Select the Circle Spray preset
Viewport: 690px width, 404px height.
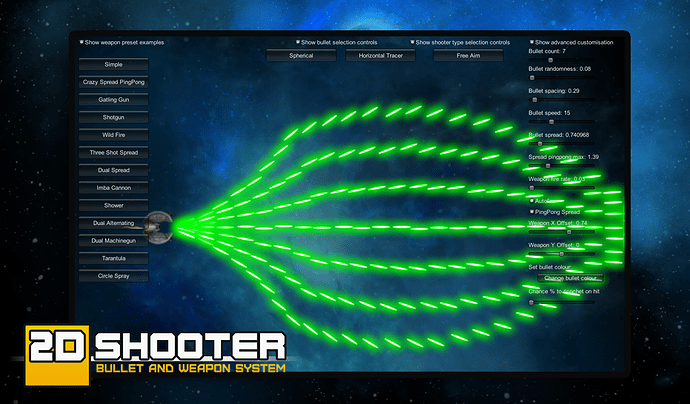(113, 275)
